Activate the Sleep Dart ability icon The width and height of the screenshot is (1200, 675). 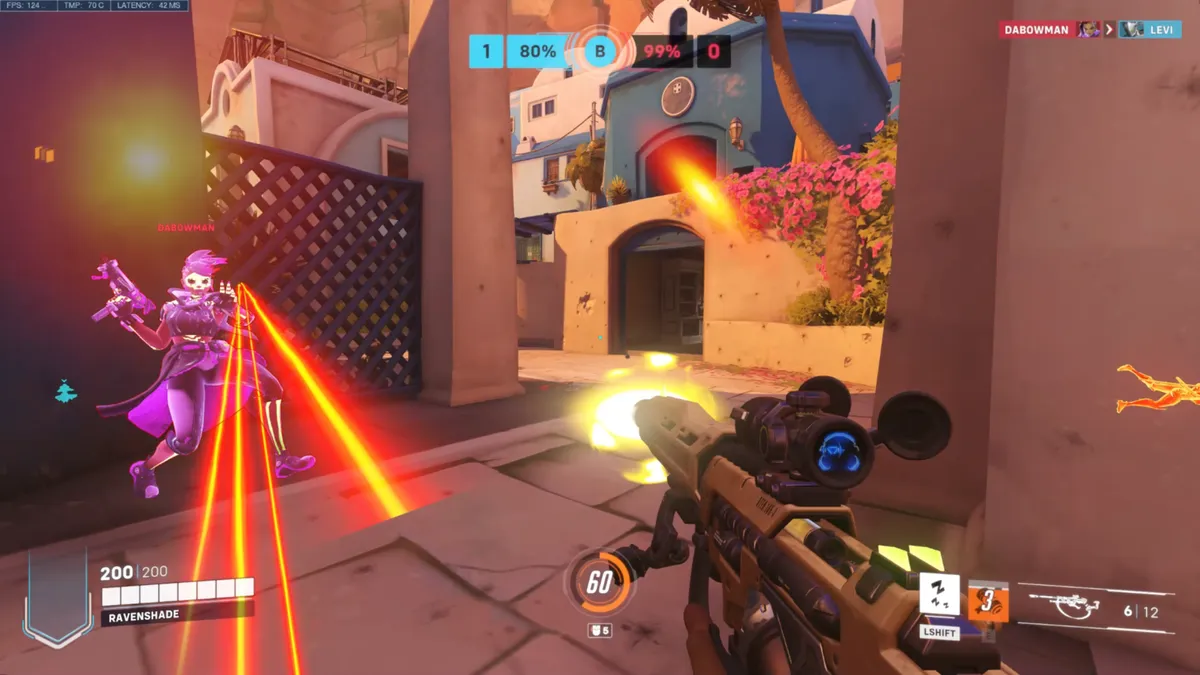(939, 595)
